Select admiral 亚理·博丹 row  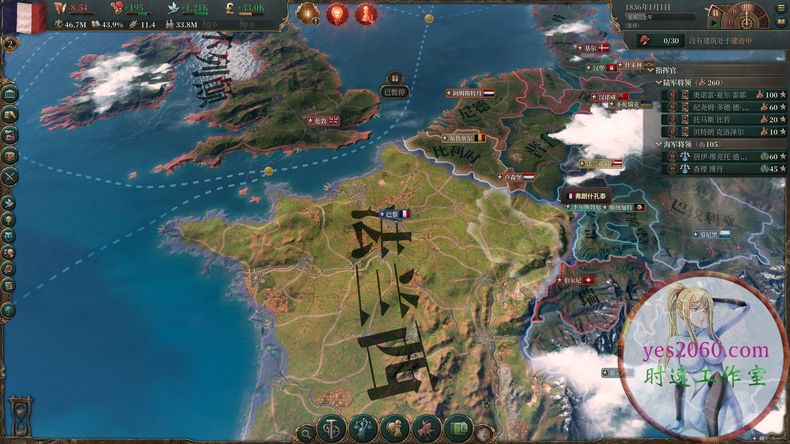(718, 169)
